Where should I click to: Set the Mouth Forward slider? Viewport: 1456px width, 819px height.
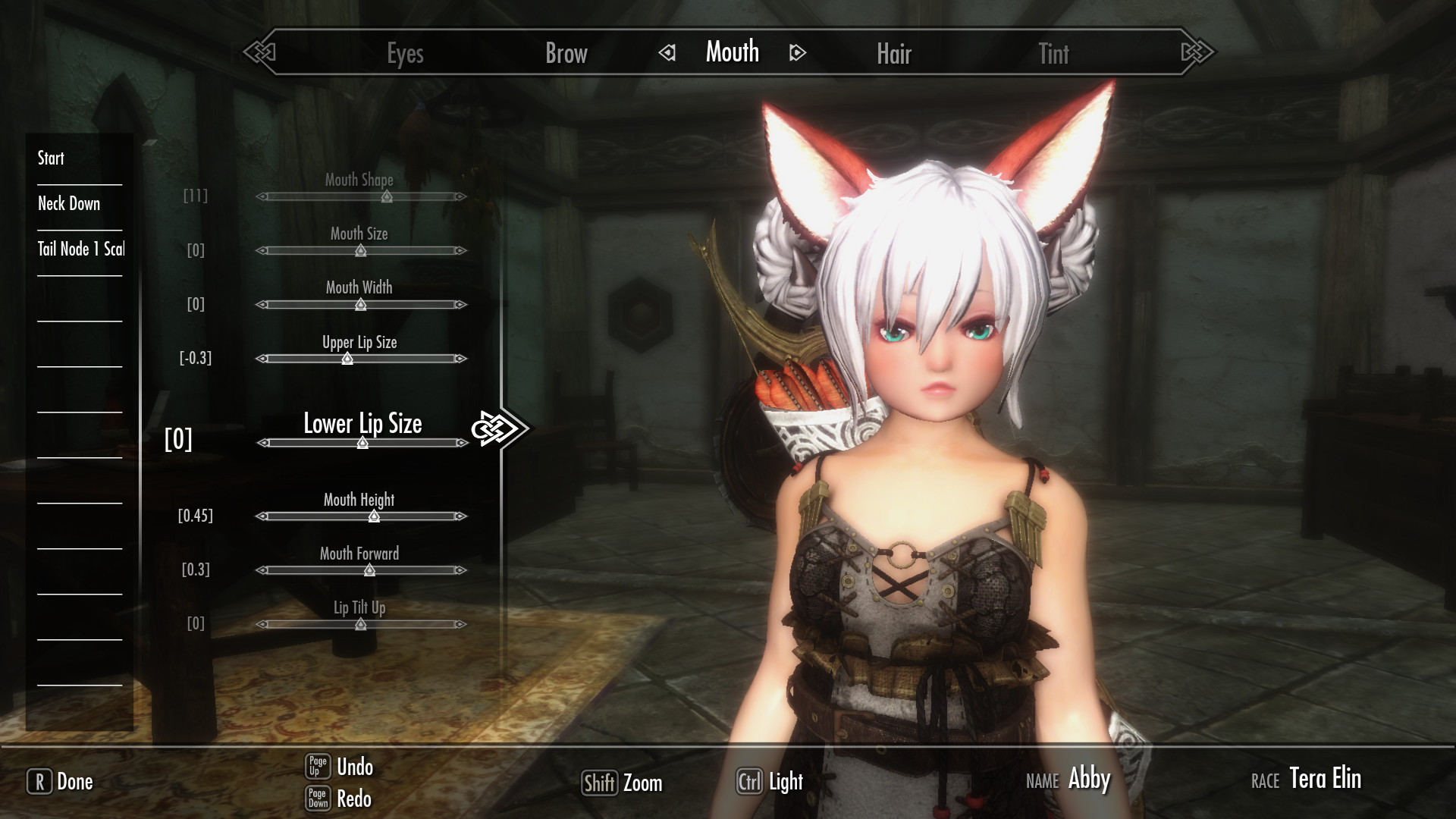(369, 570)
